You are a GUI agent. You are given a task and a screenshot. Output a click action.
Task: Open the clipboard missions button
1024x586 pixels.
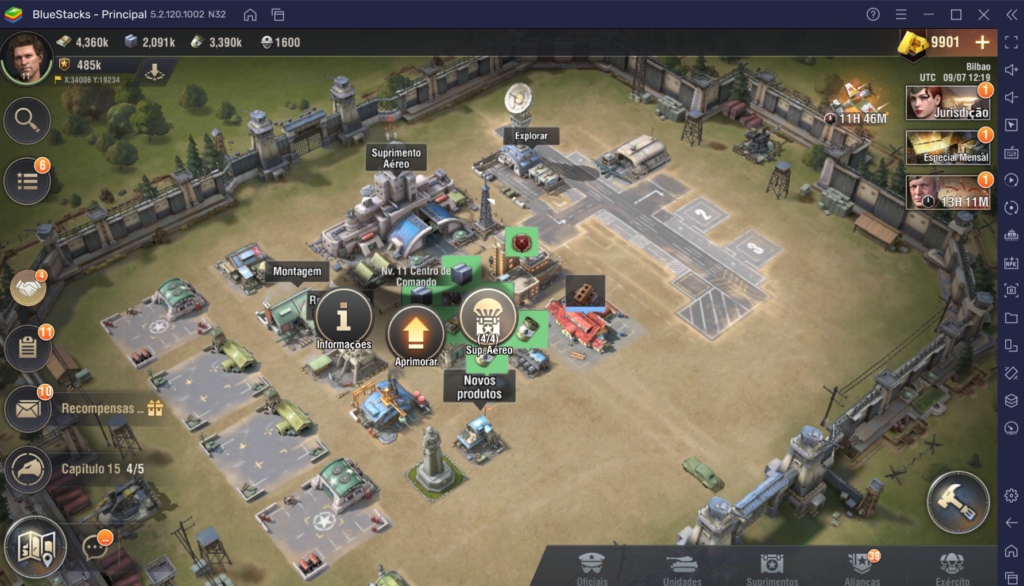27,349
